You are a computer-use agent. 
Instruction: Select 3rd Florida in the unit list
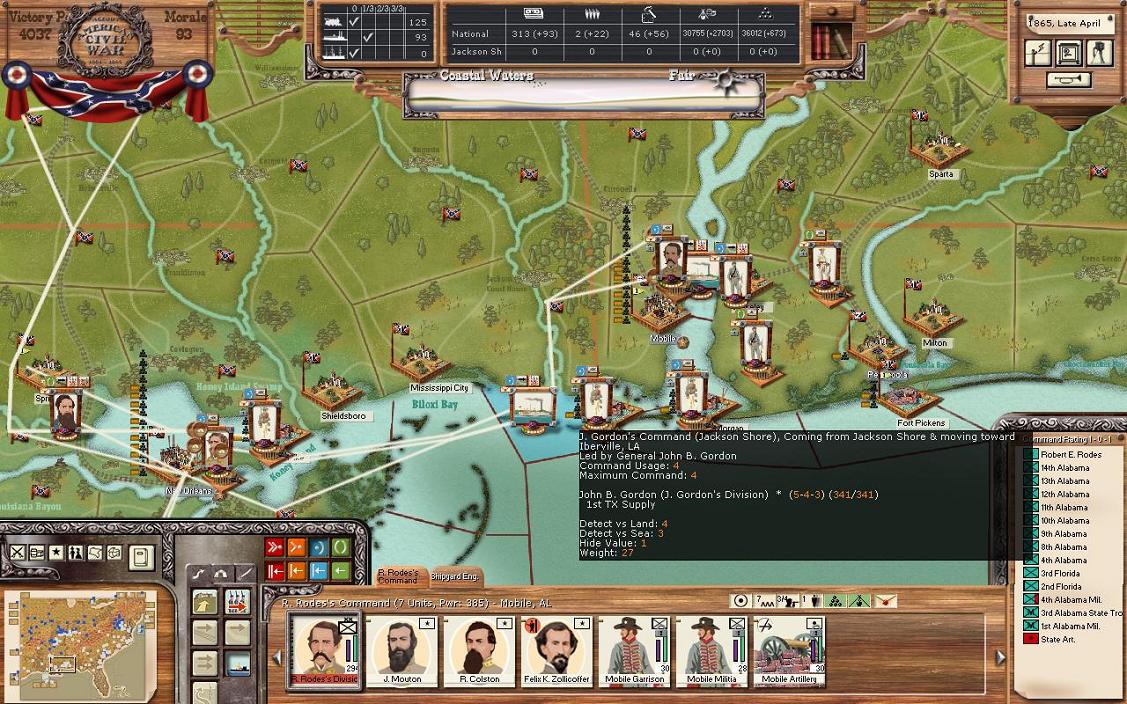point(1060,574)
